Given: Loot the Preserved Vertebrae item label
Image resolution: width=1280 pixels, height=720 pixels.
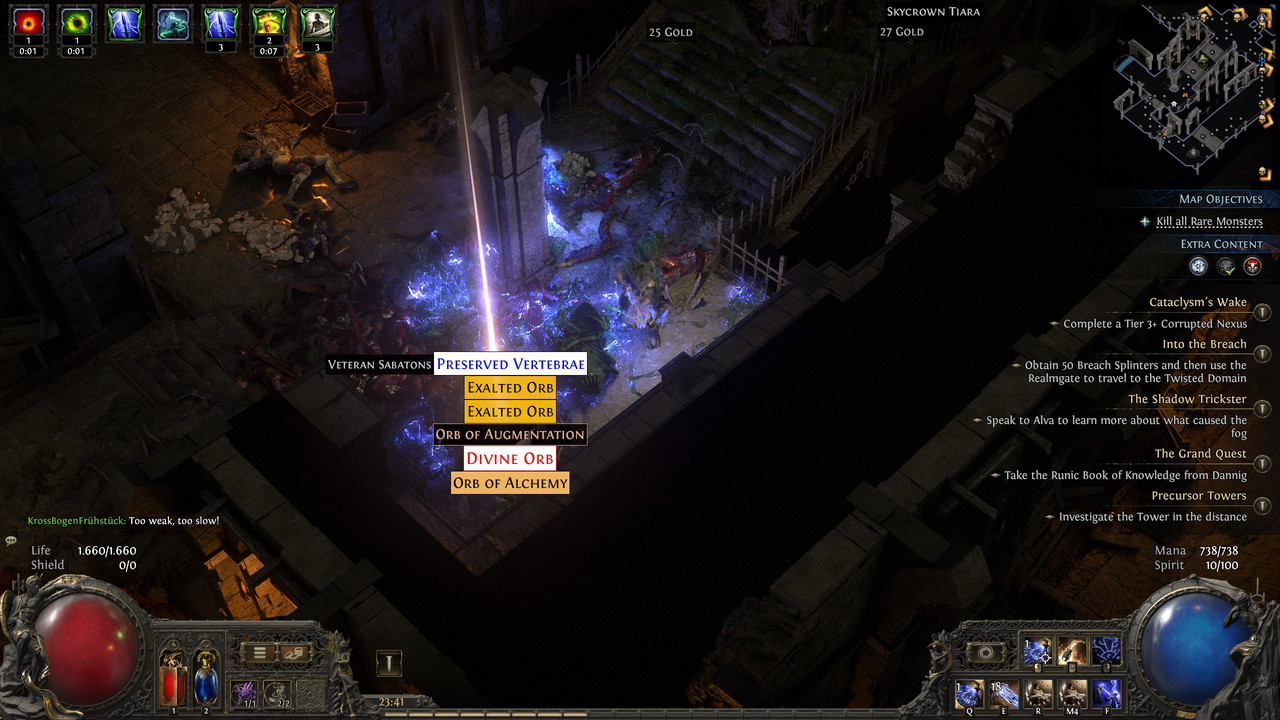Looking at the screenshot, I should click(510, 364).
